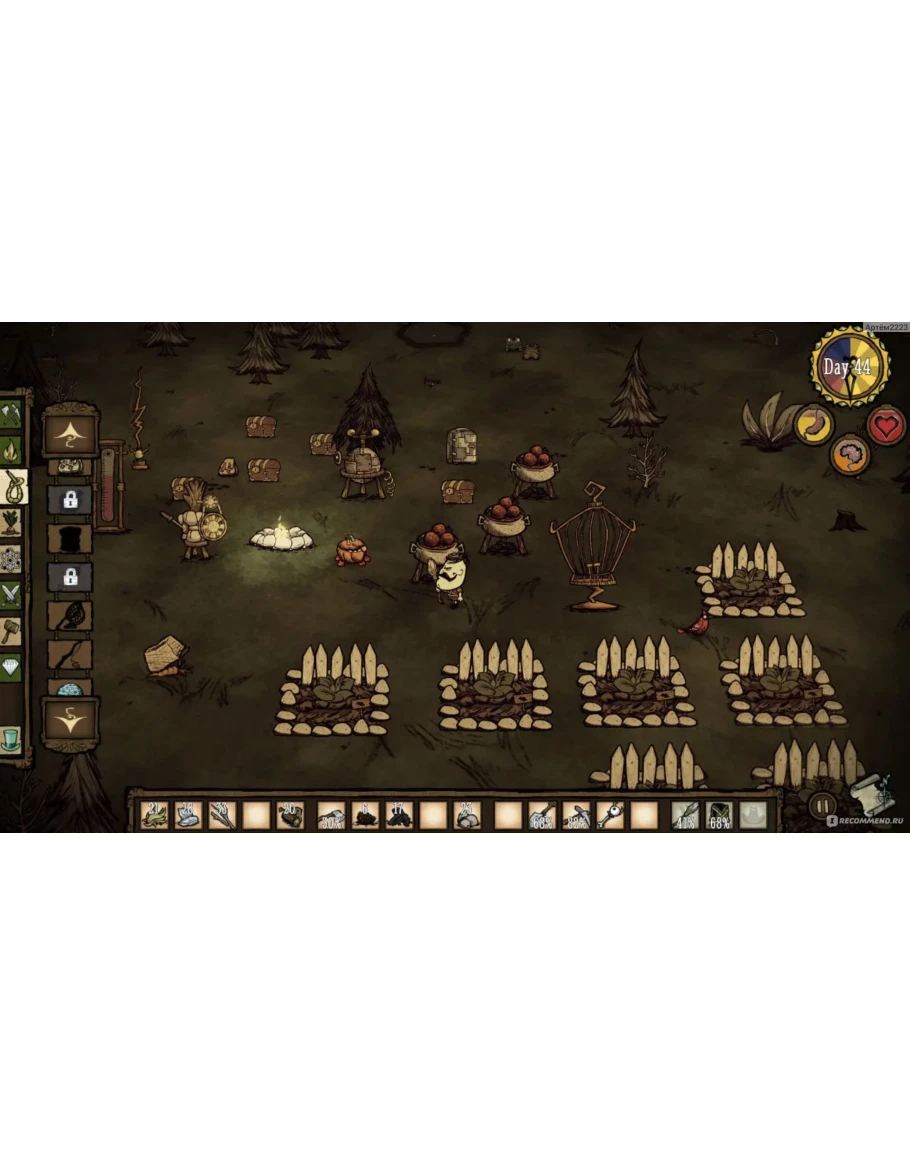910x1155 pixels.
Task: Select the Survival rope tab
Action: tap(13, 488)
